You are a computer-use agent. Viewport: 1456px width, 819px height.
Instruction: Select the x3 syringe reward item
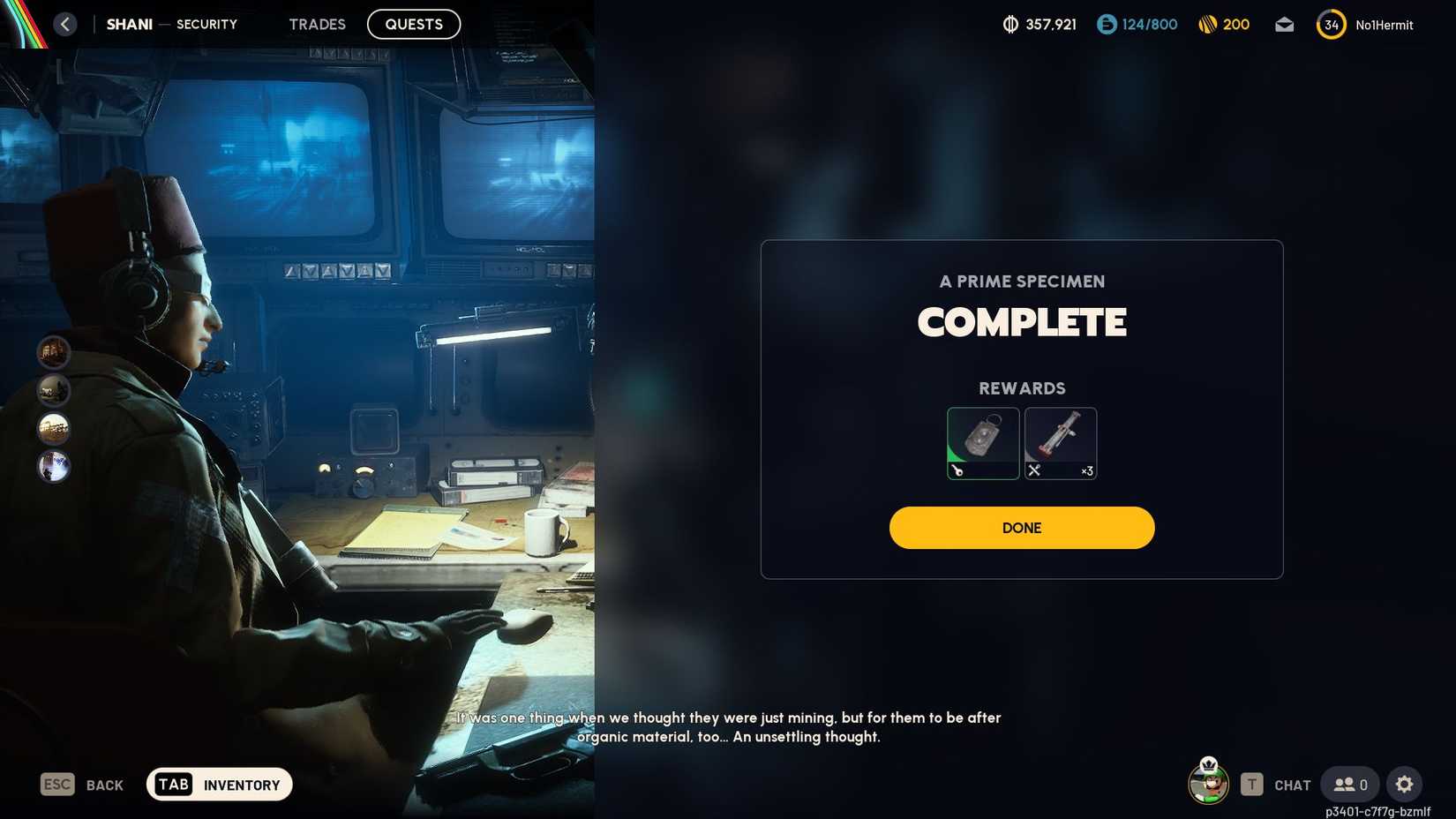[1060, 441]
